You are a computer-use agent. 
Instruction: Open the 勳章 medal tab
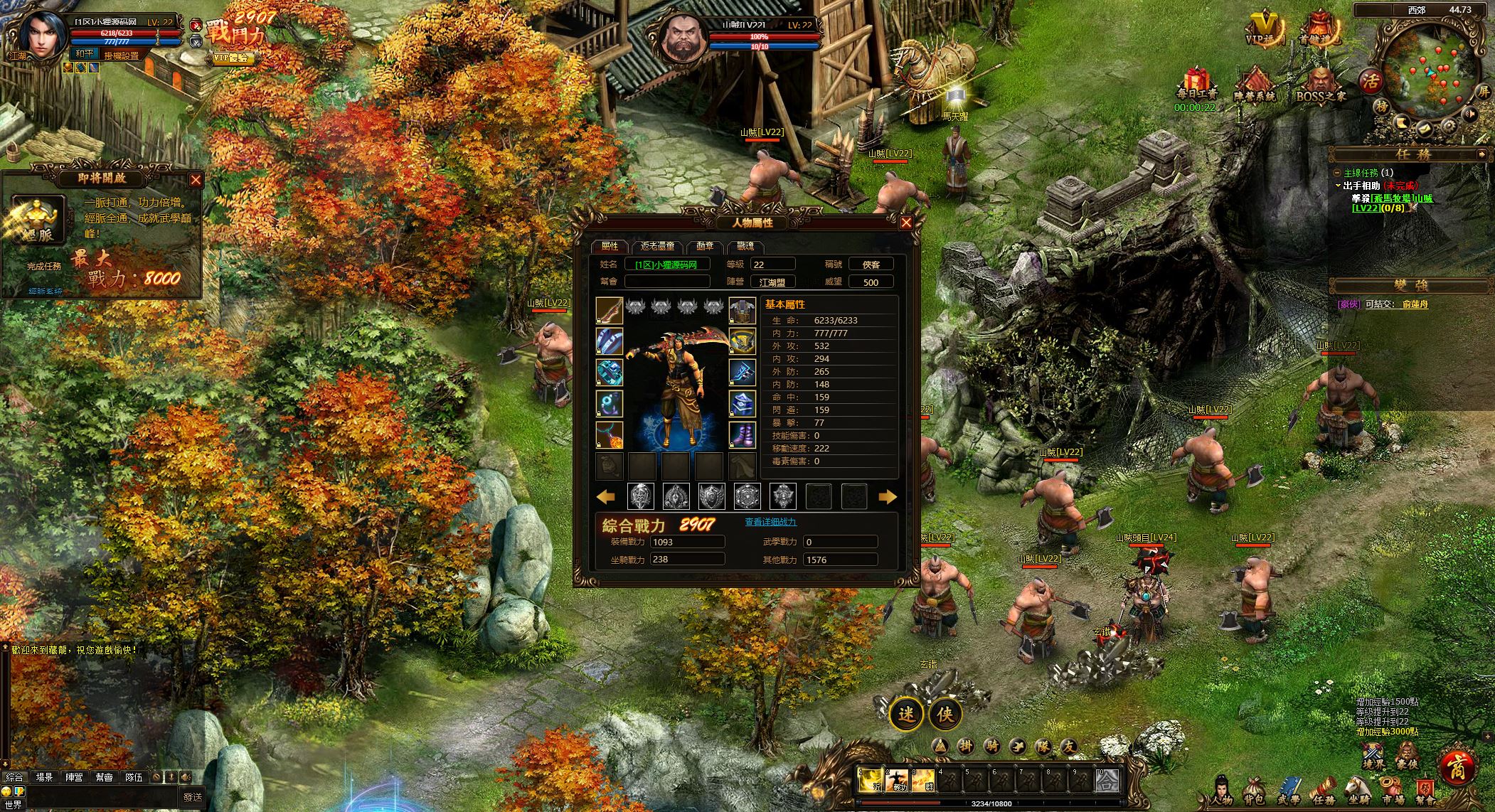pos(705,247)
